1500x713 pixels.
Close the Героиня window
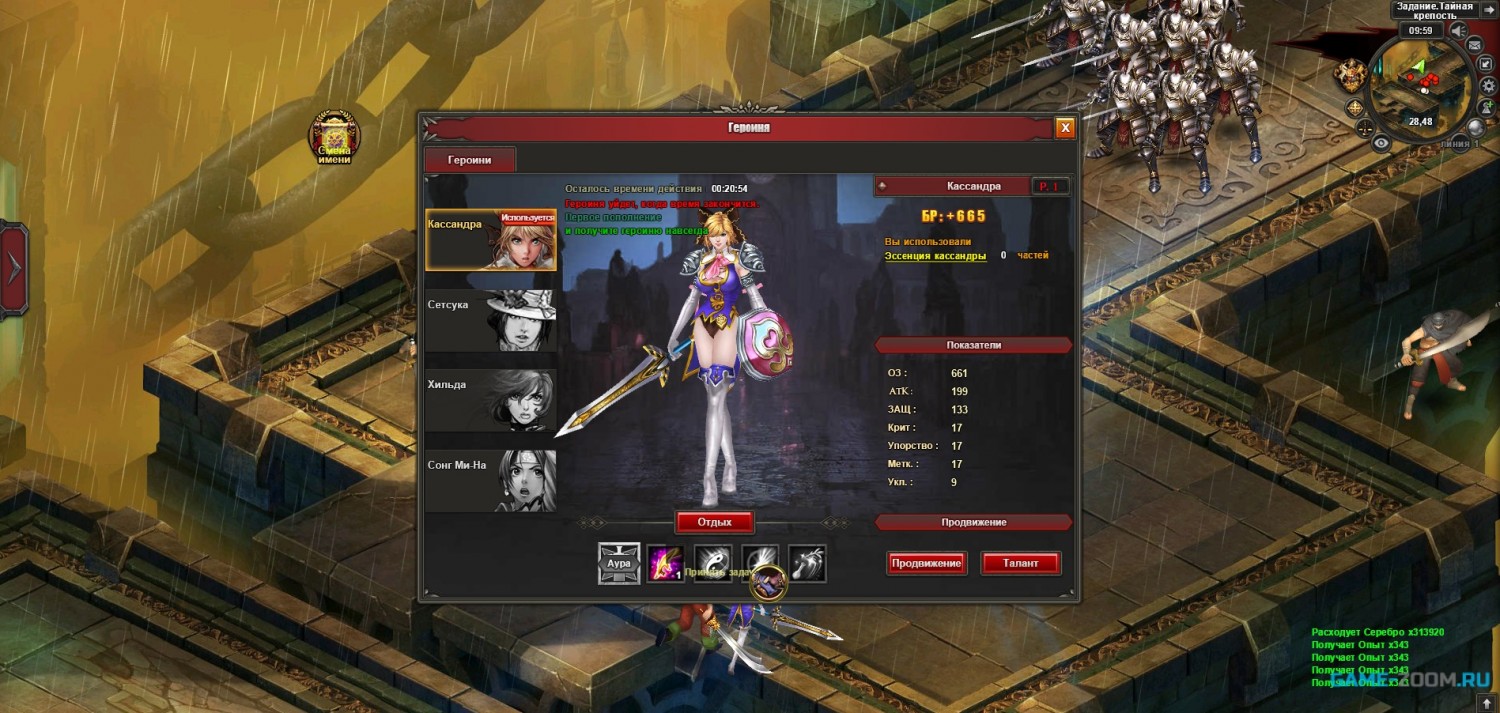[1065, 128]
